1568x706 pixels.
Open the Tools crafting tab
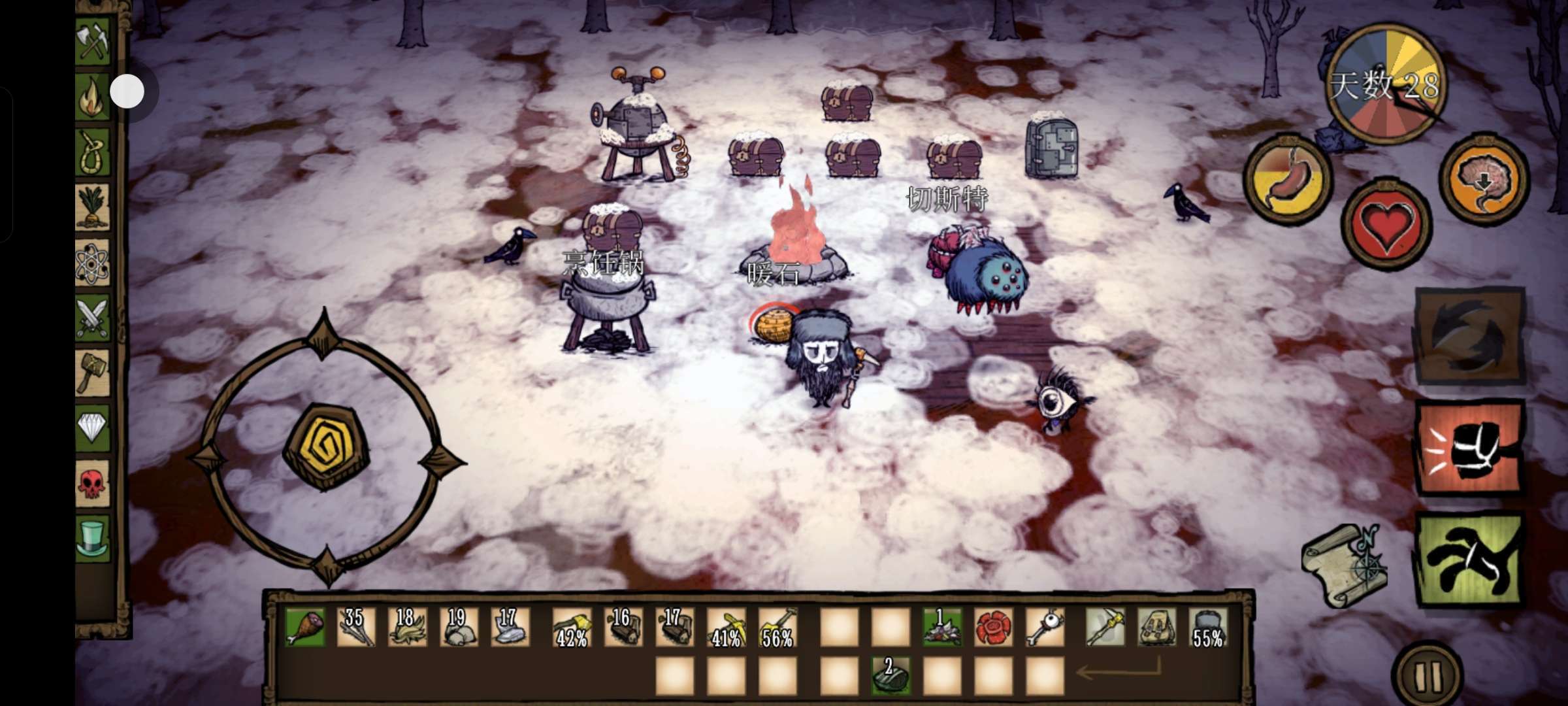(x=93, y=42)
